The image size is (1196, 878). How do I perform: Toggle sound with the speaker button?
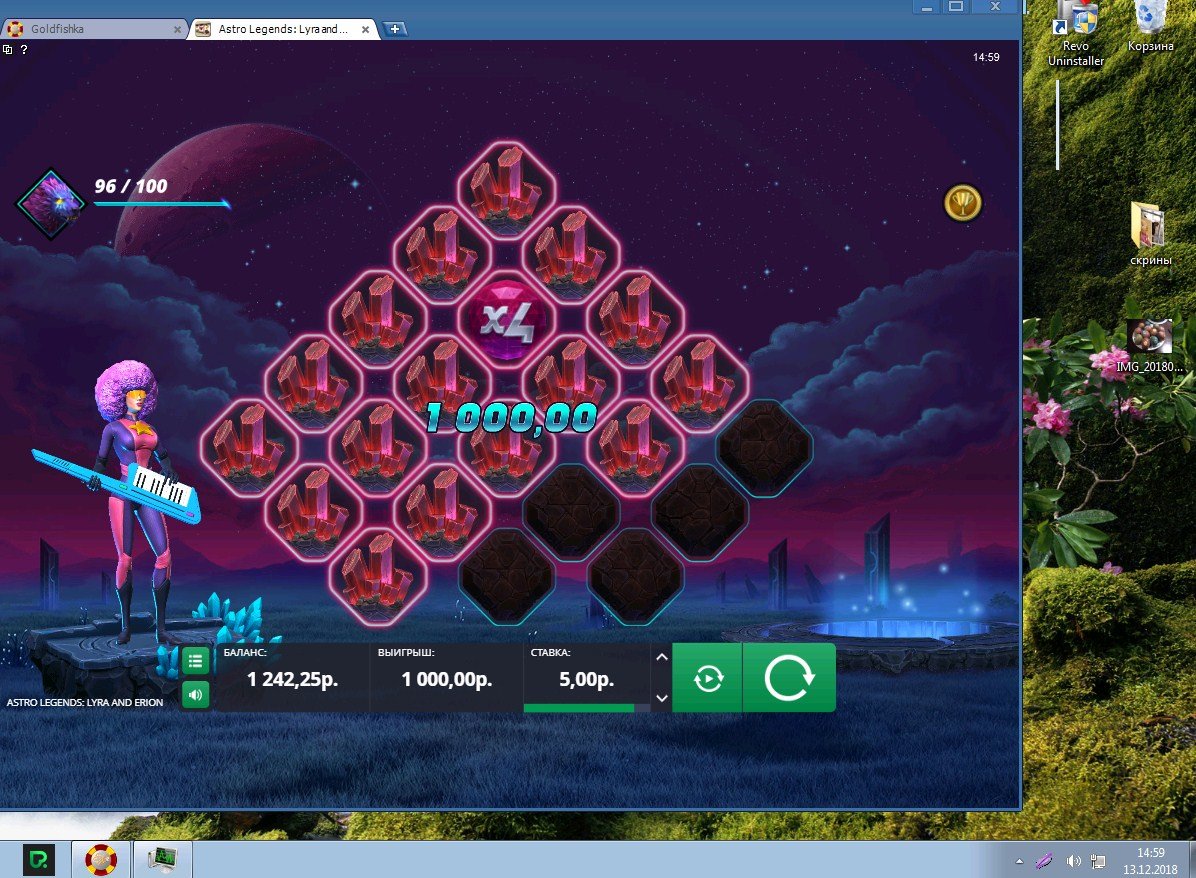click(196, 694)
